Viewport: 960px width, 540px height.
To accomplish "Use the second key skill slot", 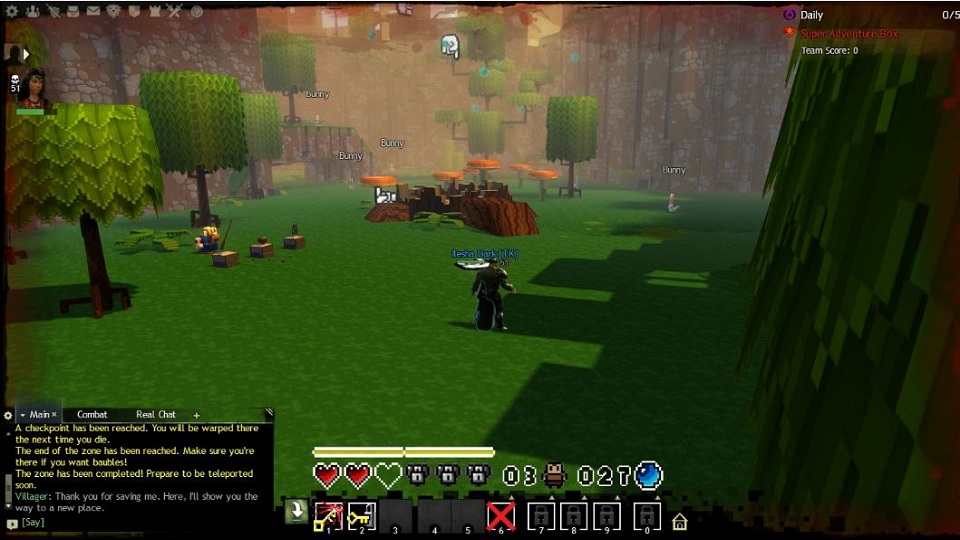I will point(361,516).
